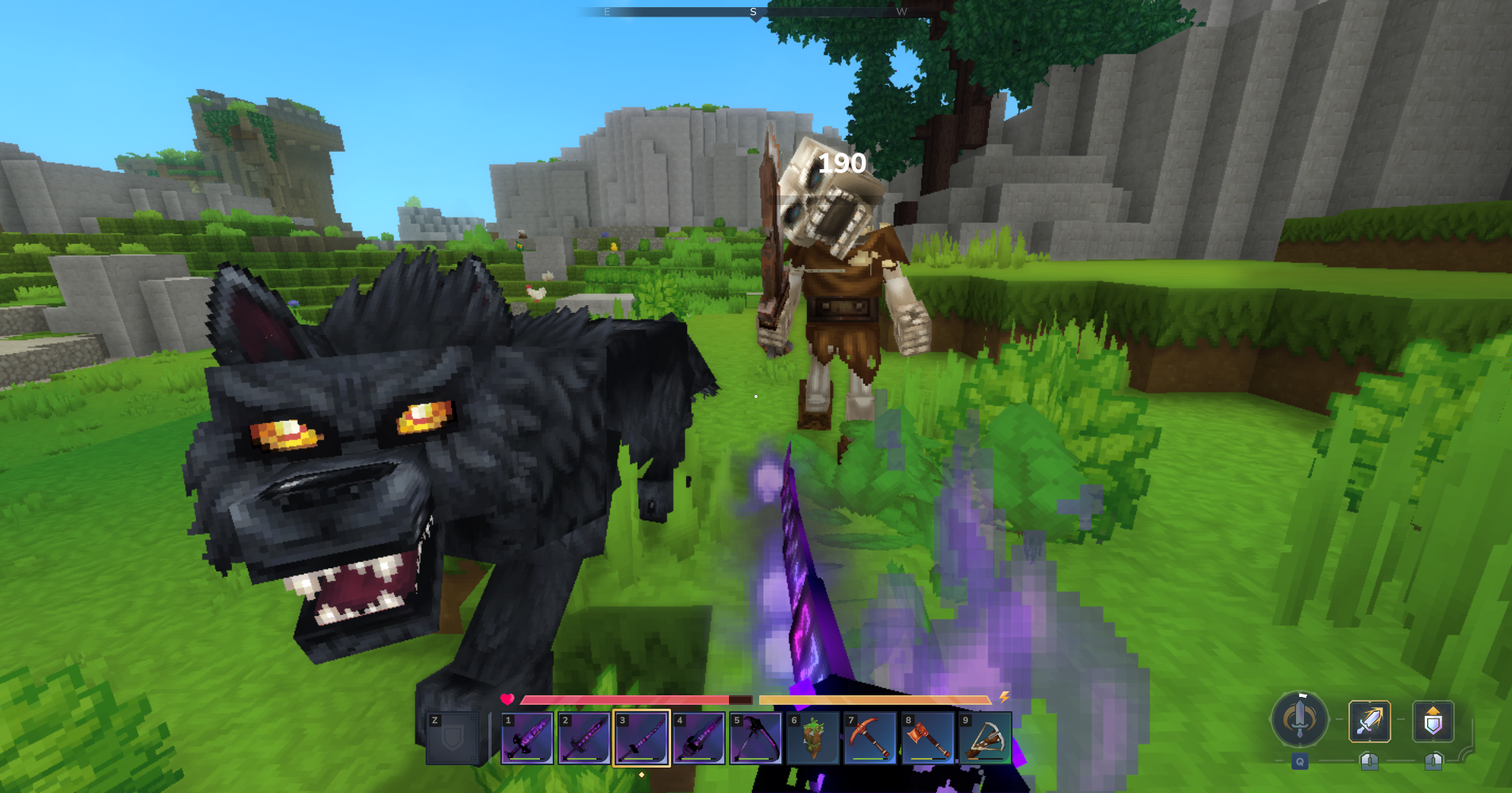Activate the round sword signature ability icon
Image resolution: width=1512 pixels, height=793 pixels.
(1300, 720)
